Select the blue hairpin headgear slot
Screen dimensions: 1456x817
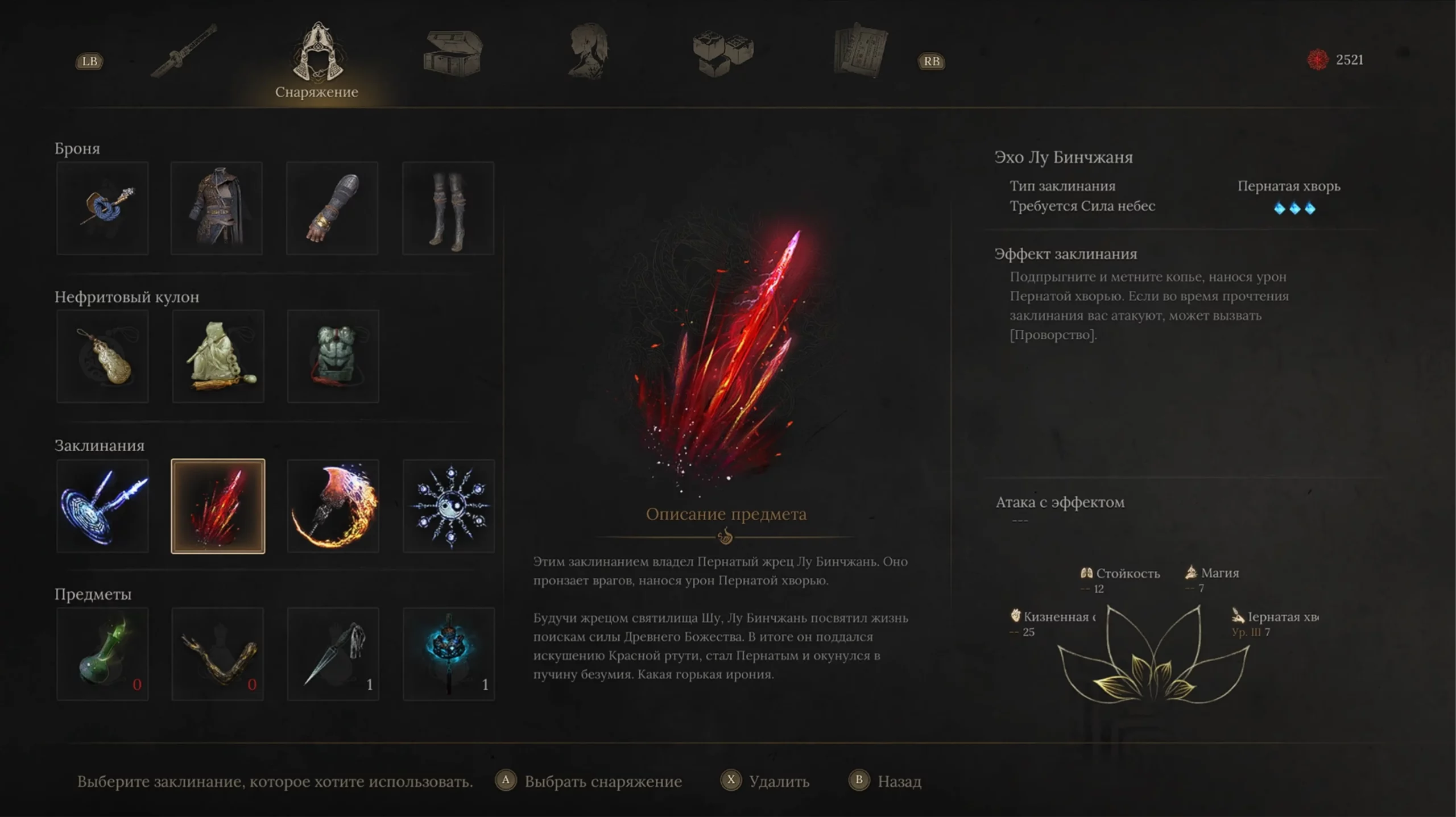pyautogui.click(x=103, y=208)
